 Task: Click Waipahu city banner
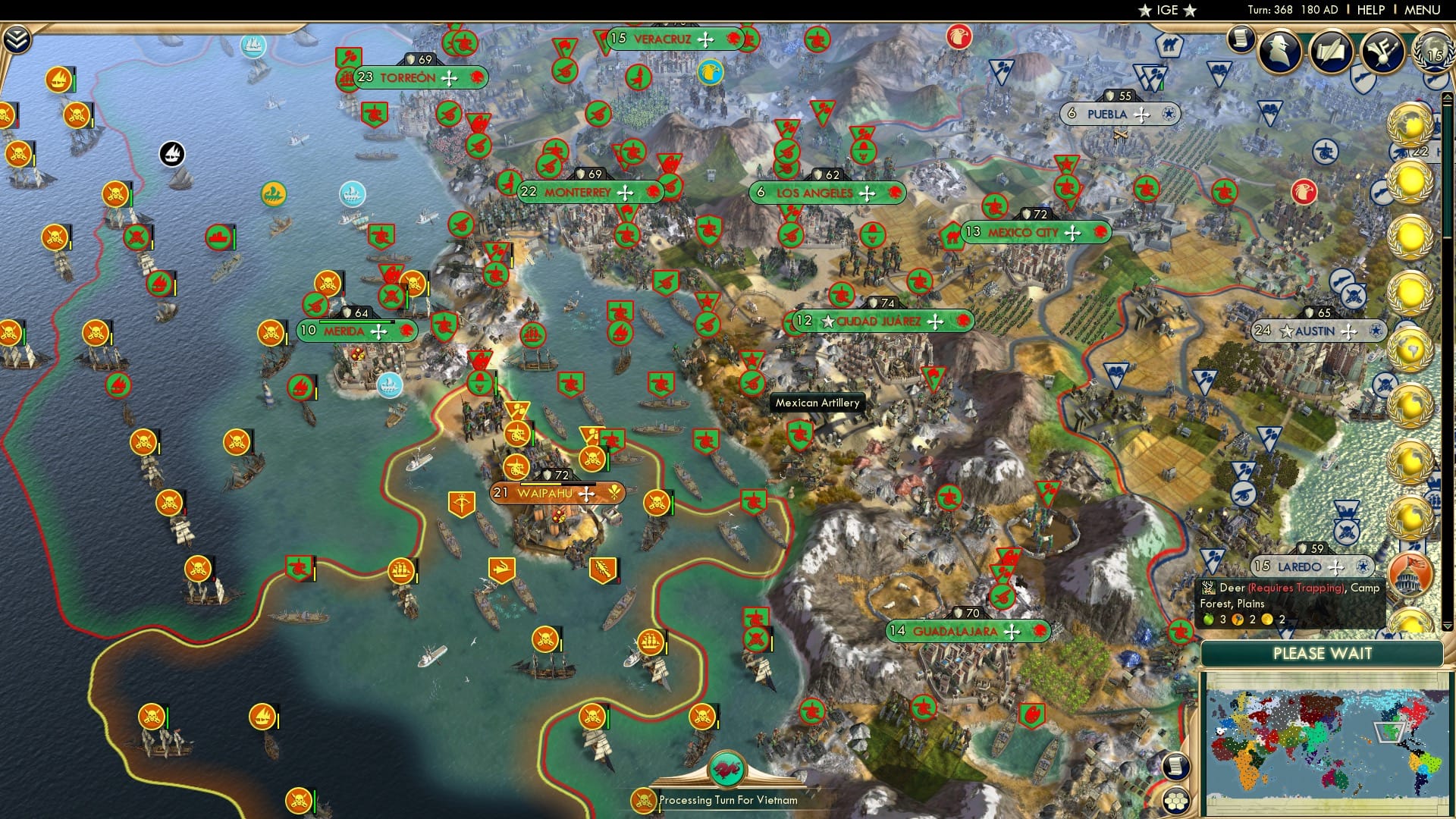pyautogui.click(x=559, y=493)
